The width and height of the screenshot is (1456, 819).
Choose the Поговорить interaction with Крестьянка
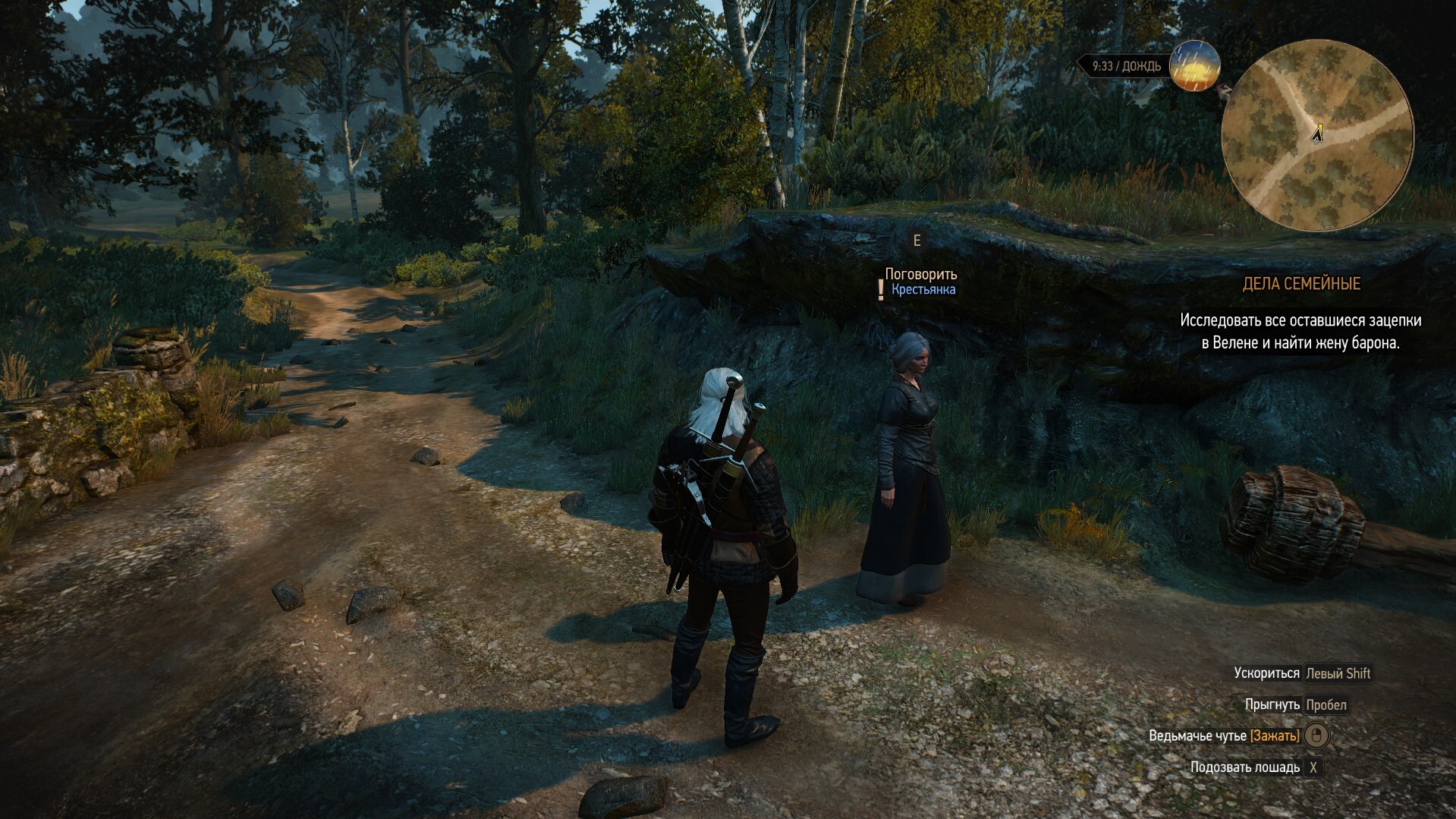click(920, 275)
